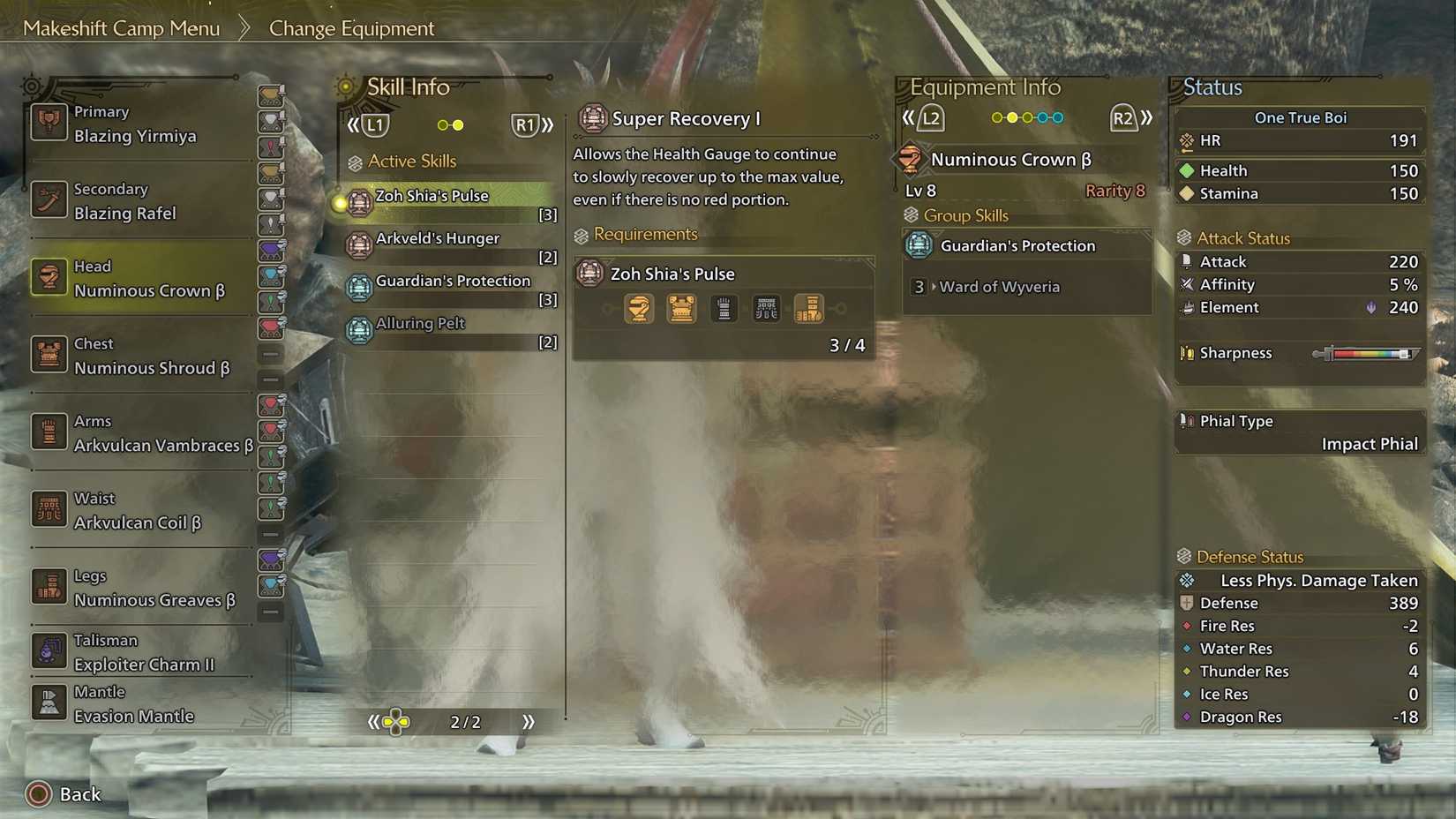Click the helmet icon in Zoh Shia's Pulse requirements

(x=639, y=309)
